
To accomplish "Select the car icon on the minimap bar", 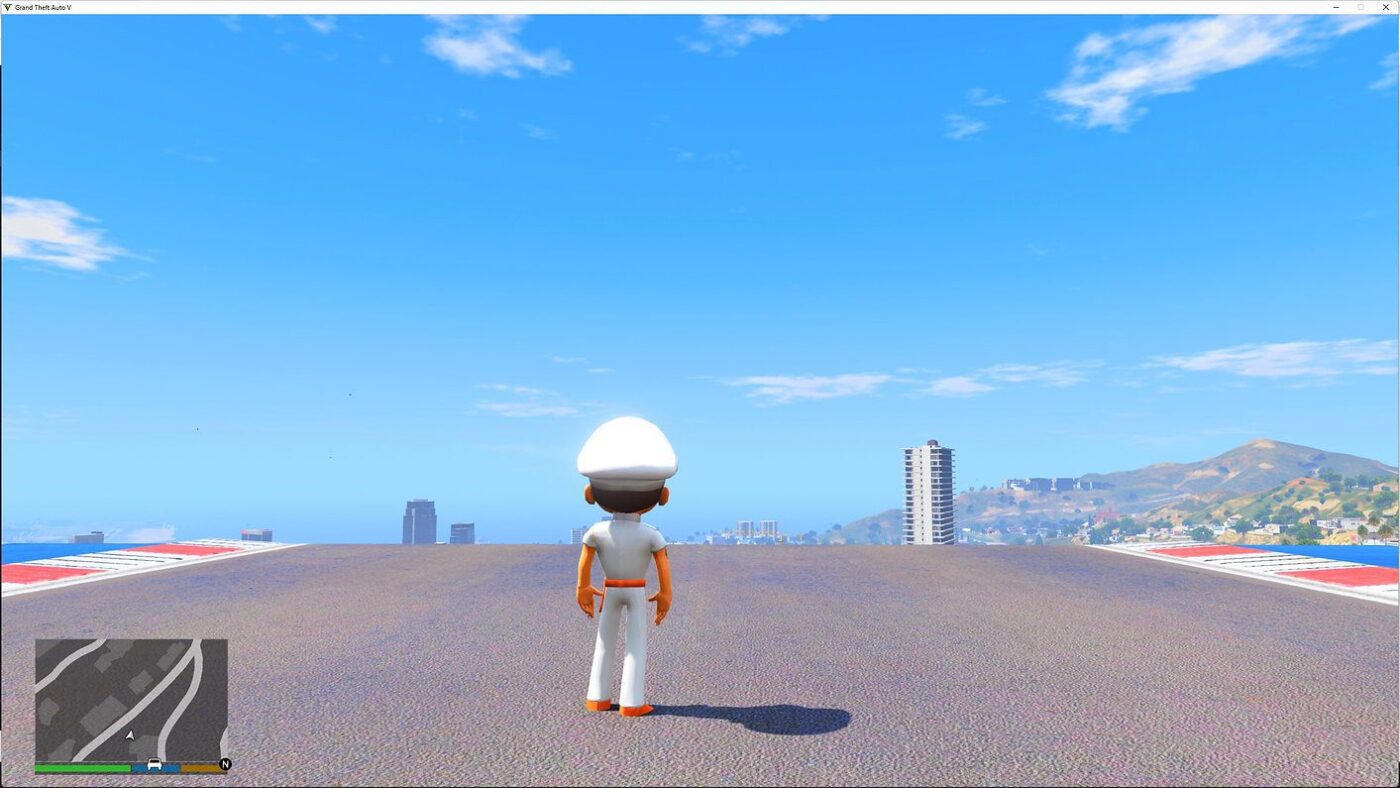I will click(x=153, y=764).
